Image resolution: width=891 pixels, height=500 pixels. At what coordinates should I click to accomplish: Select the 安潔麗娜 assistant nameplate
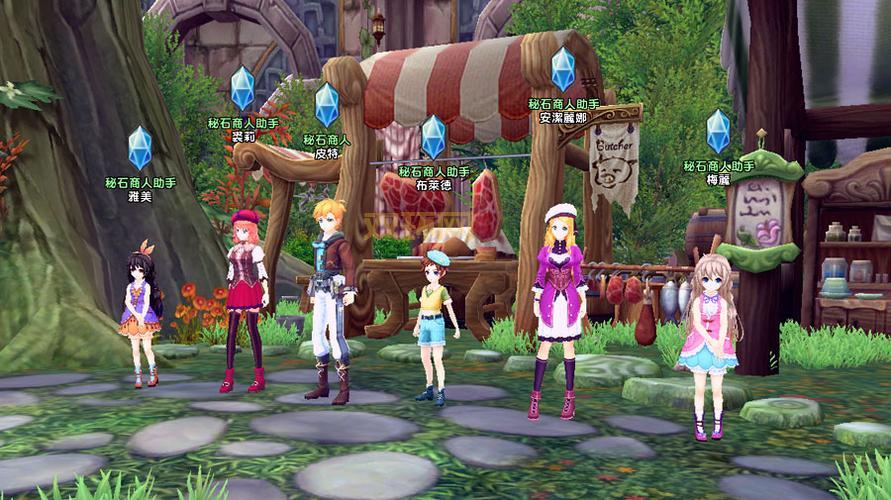coord(563,110)
